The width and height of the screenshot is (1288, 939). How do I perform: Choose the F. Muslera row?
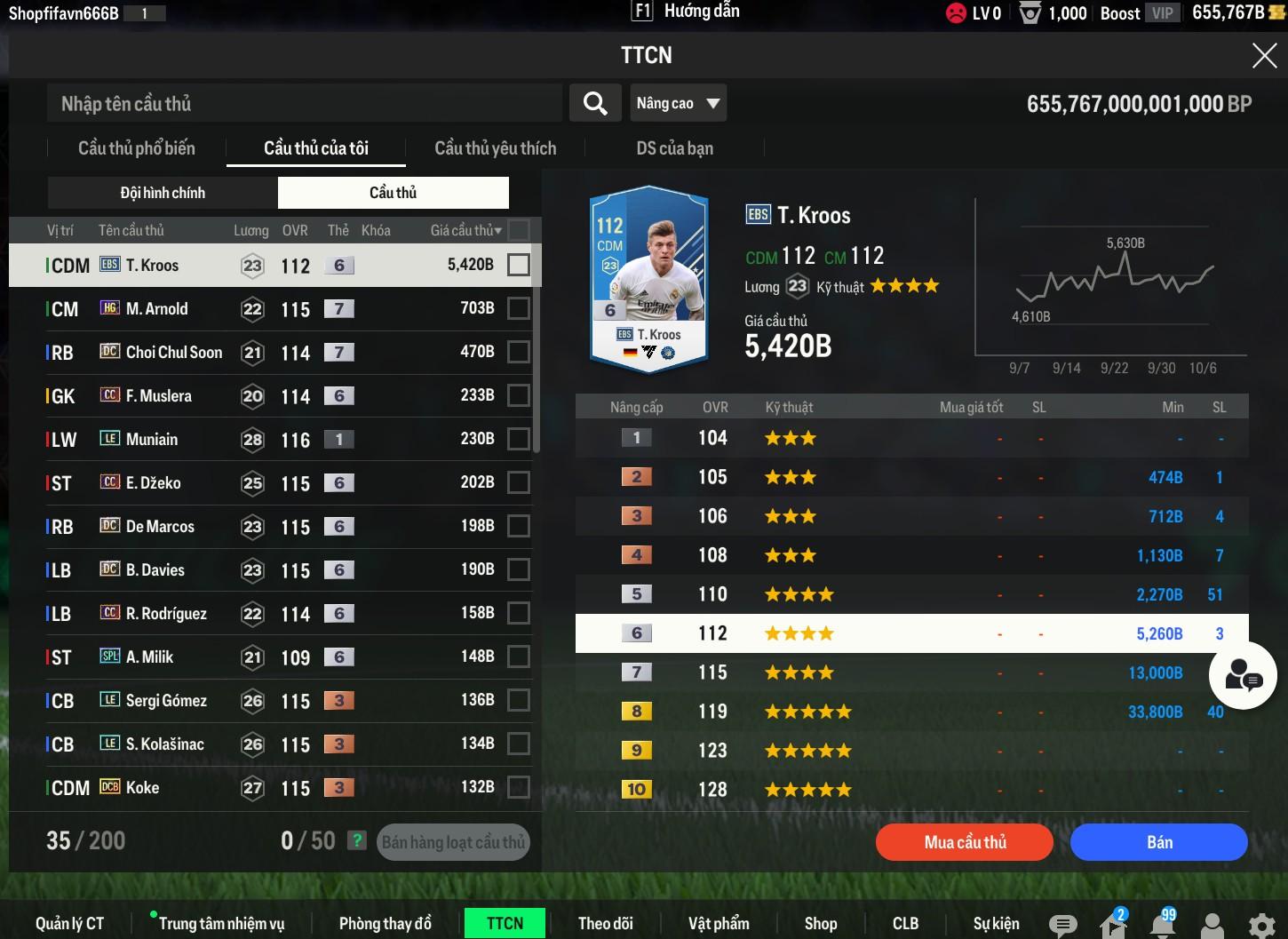click(159, 396)
